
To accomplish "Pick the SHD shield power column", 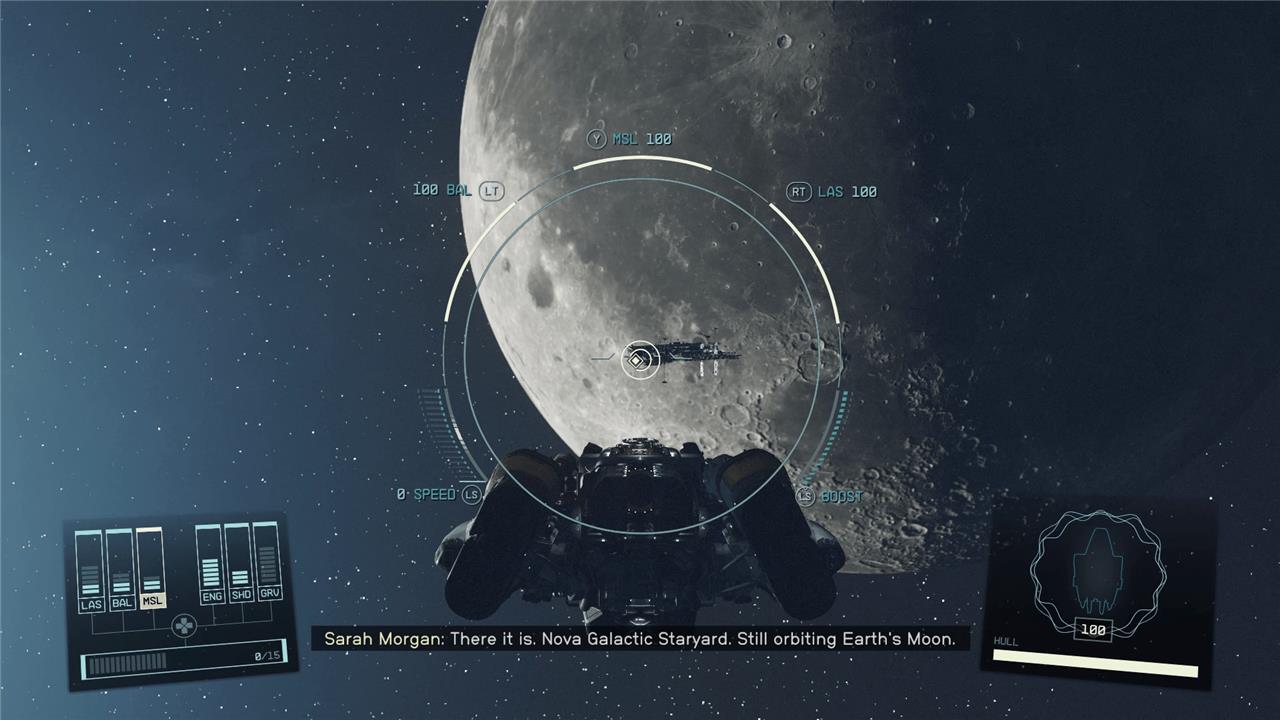I will (240, 564).
